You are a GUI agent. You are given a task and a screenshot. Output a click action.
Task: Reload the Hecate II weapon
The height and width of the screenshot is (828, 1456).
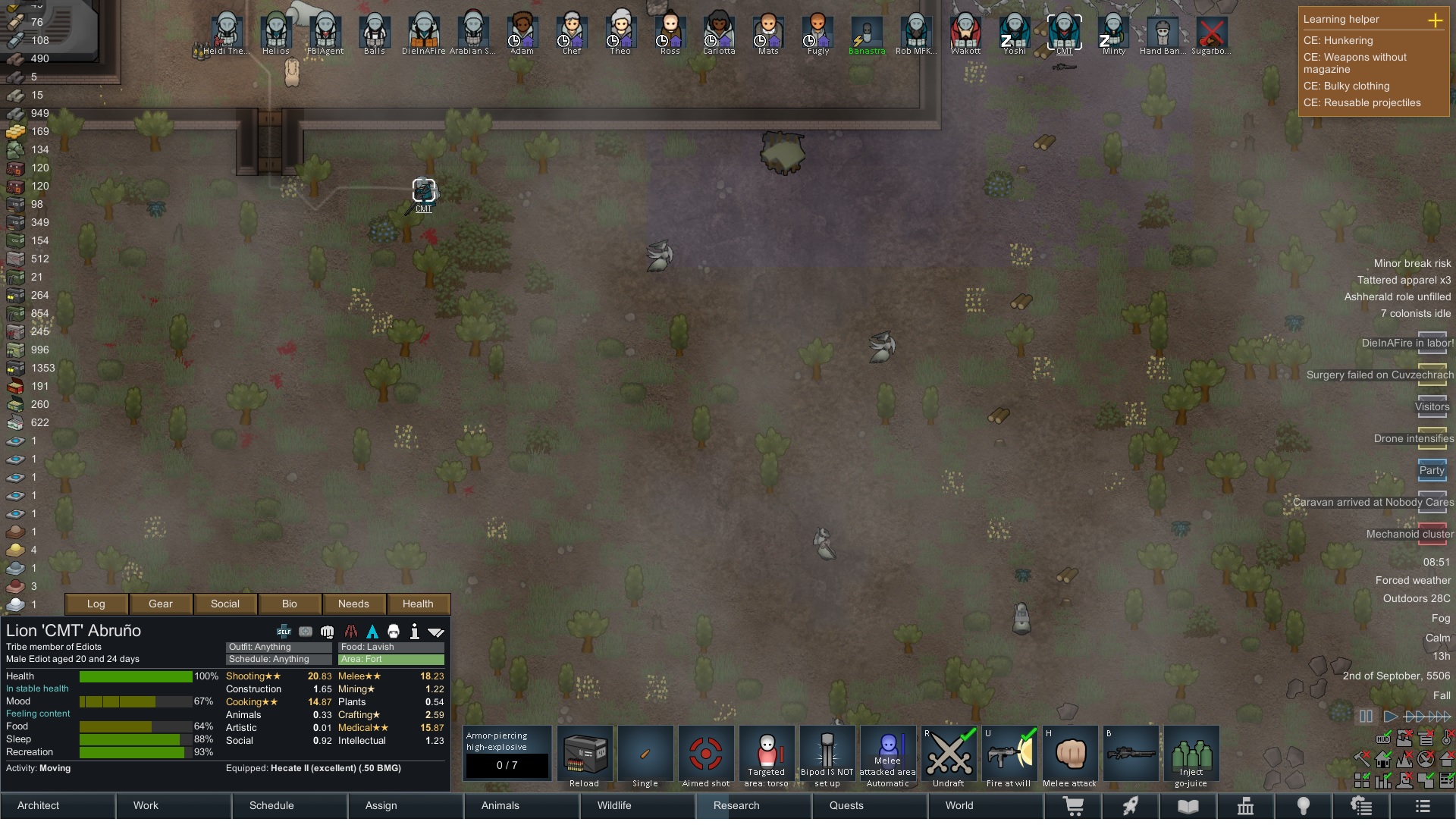coord(585,755)
